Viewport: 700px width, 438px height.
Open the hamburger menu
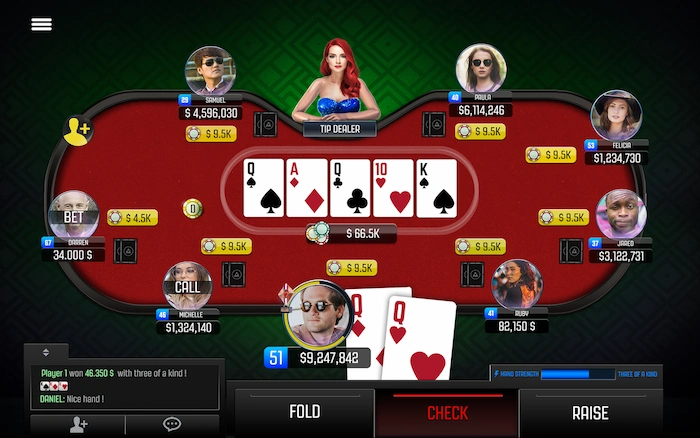coord(41,24)
